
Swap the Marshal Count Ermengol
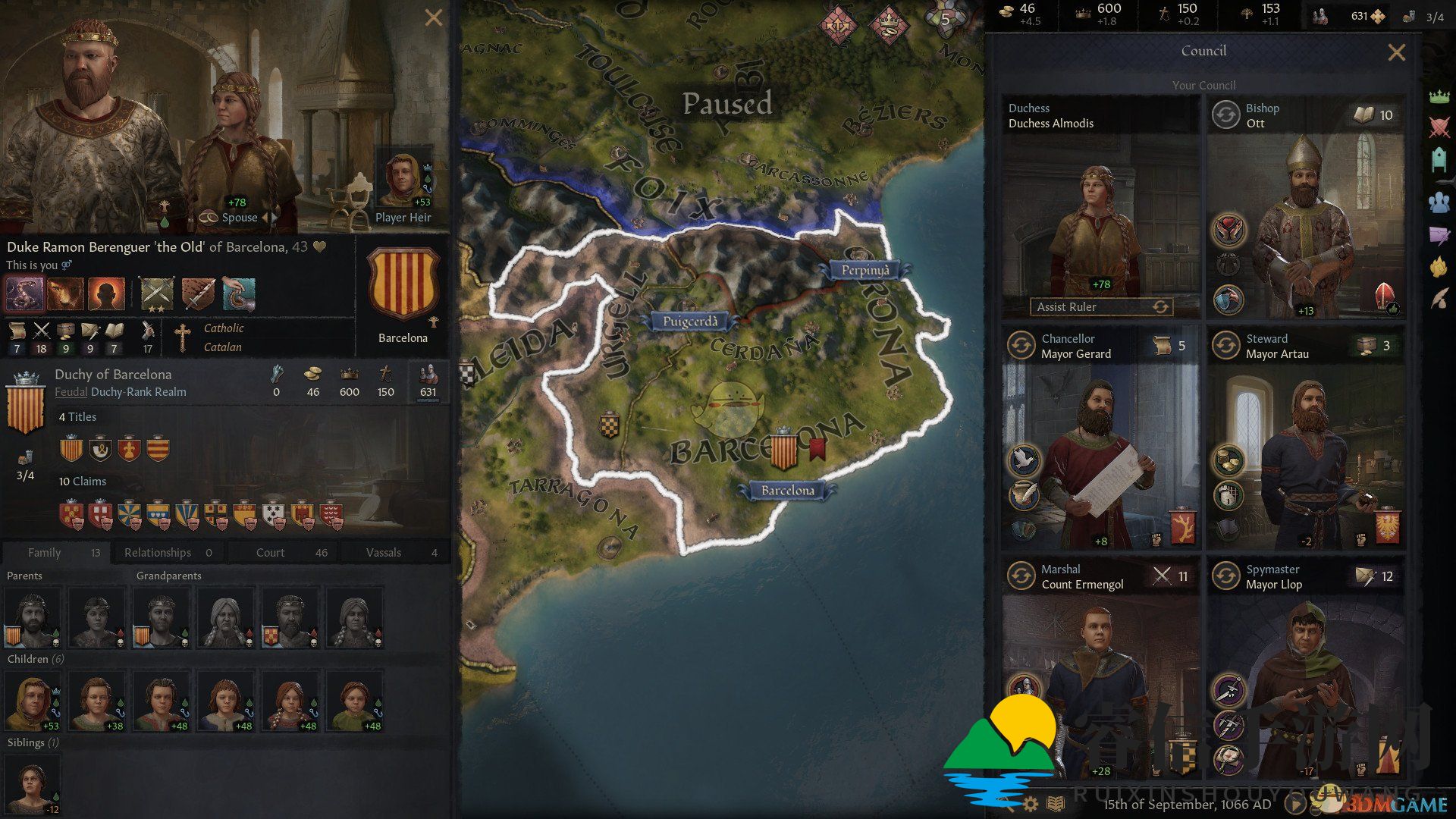(x=1021, y=576)
